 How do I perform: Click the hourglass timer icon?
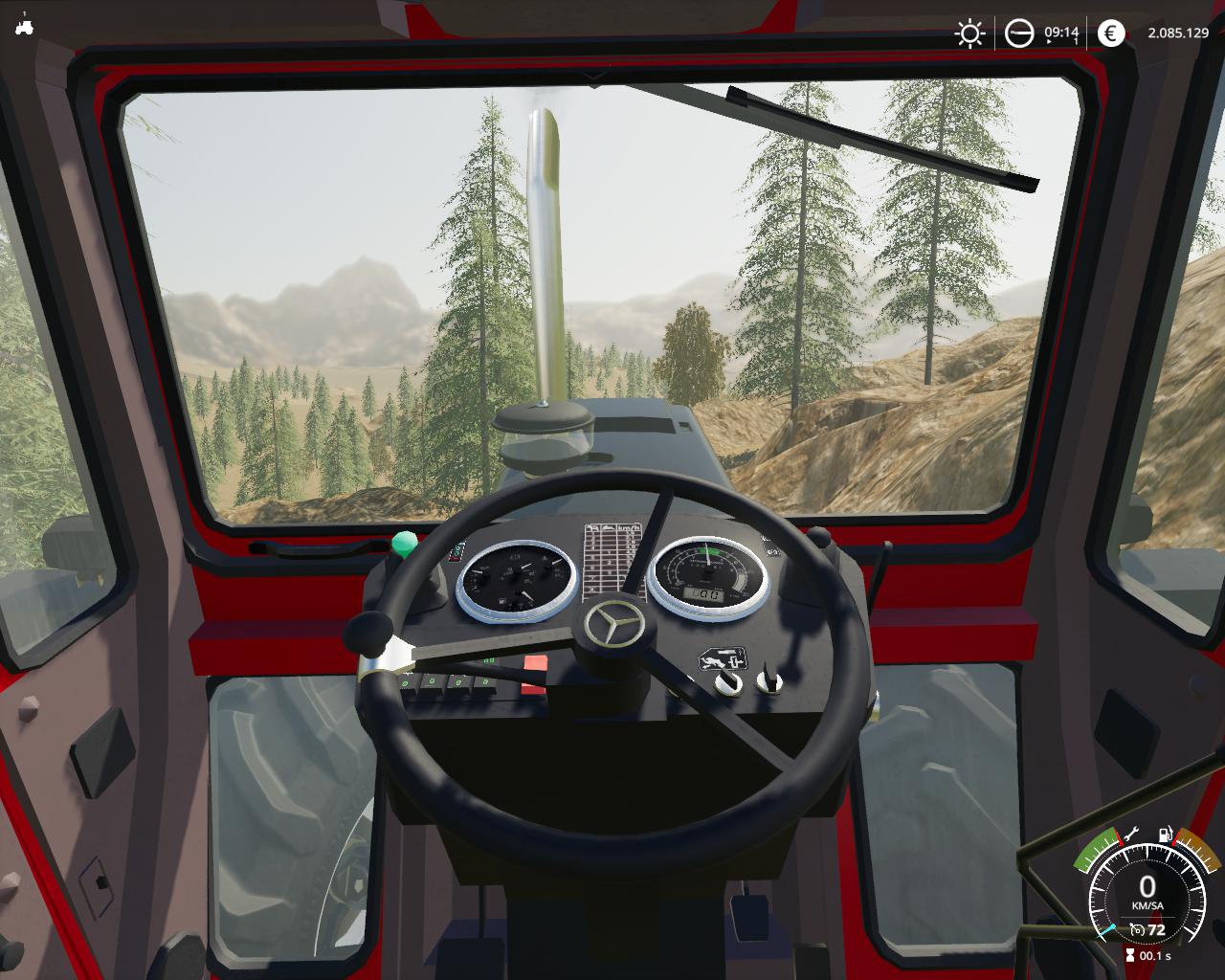click(1130, 955)
